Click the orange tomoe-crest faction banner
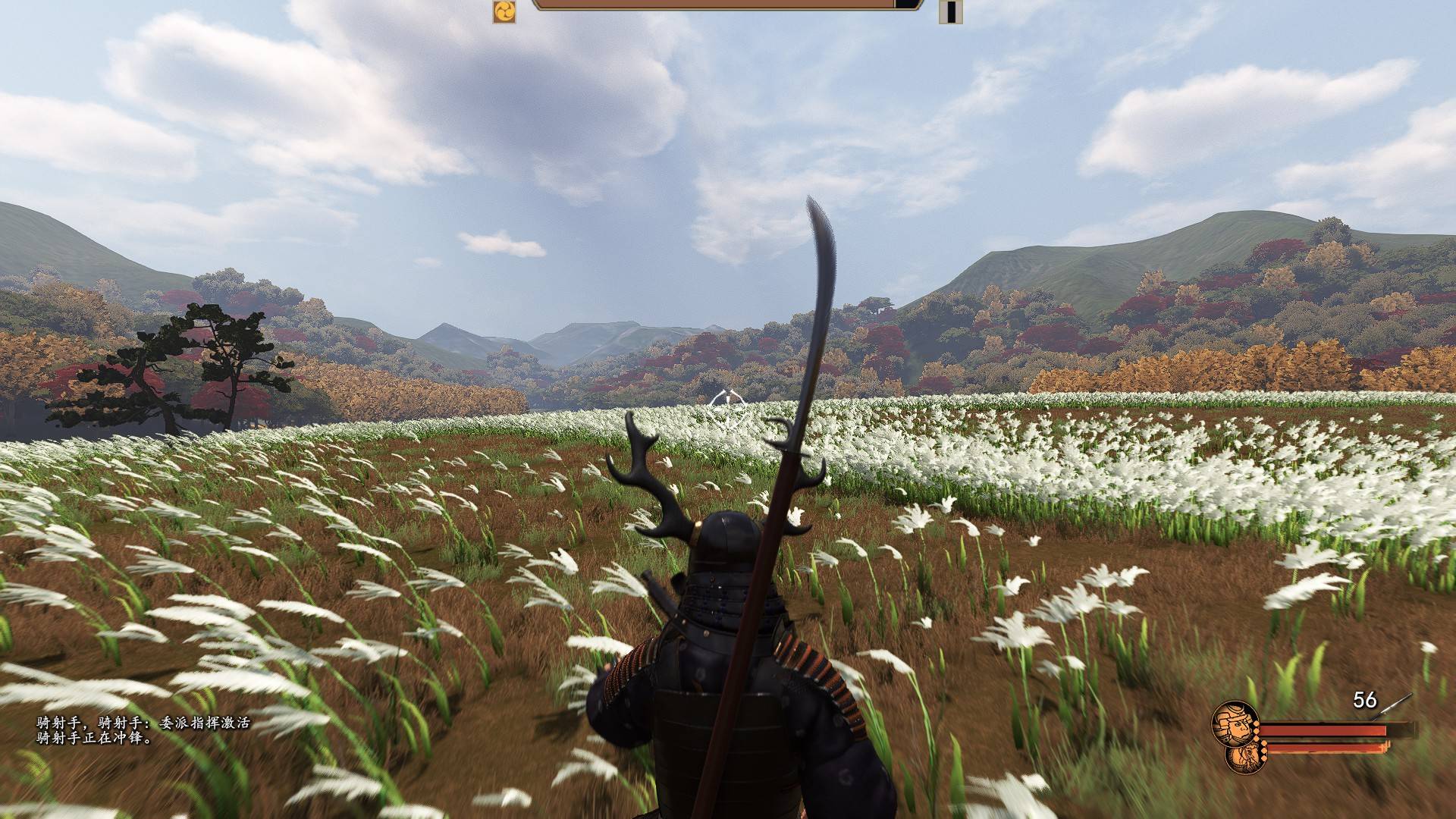 pyautogui.click(x=504, y=11)
